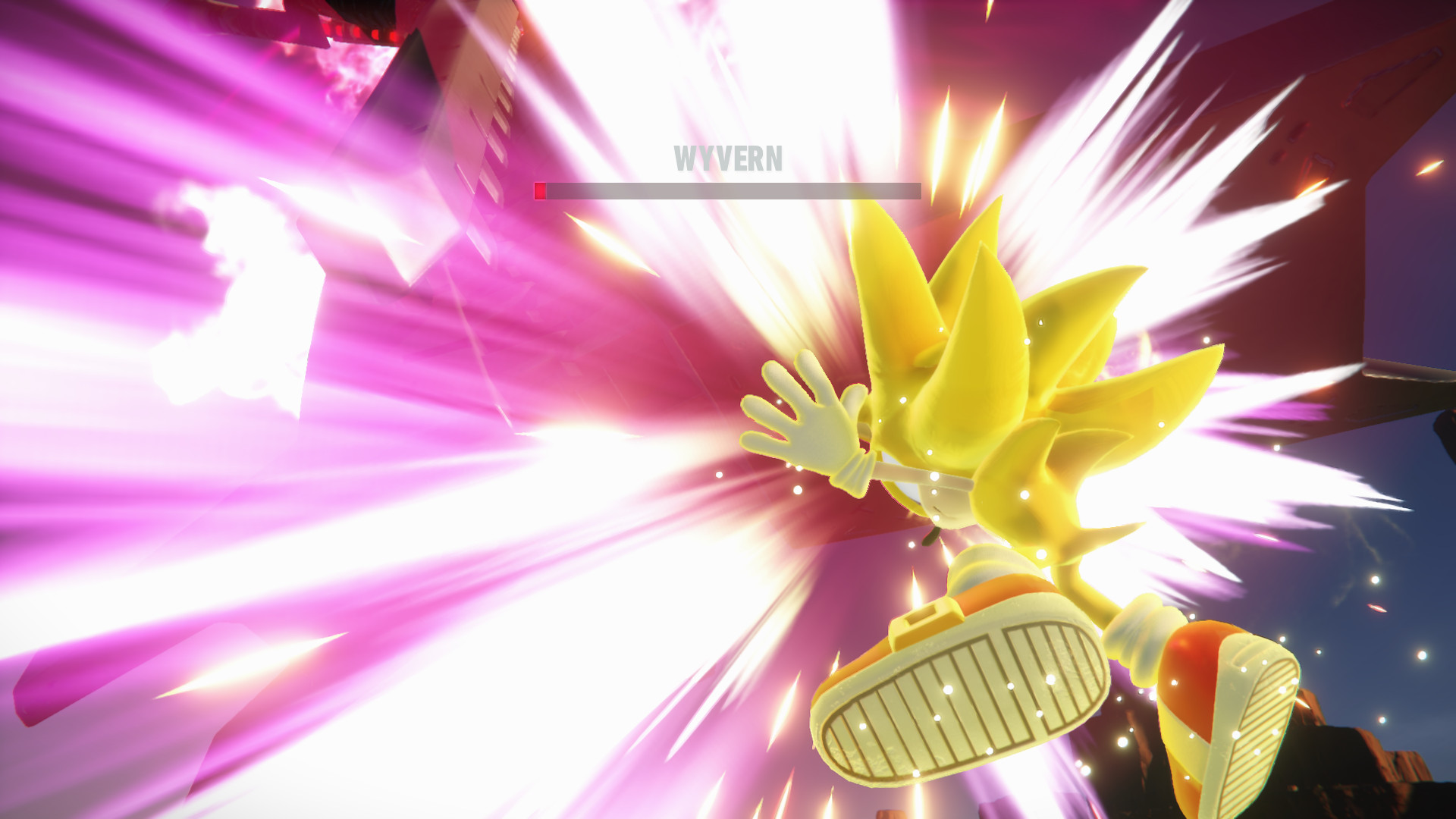The image size is (1456, 819).
Task: Click the WYVERN boss name label
Action: coord(729,158)
